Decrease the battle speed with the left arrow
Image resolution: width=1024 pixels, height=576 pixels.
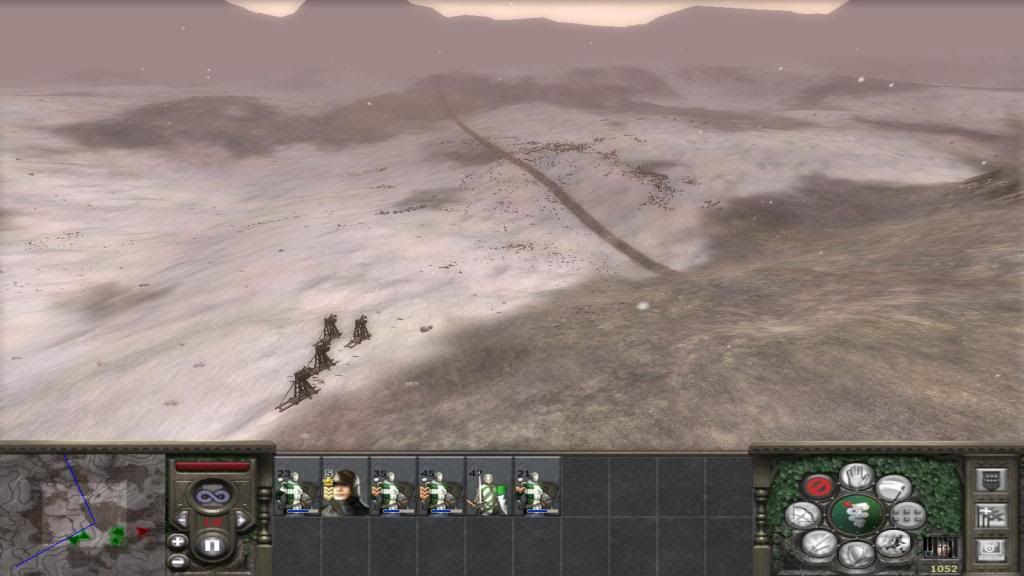click(x=184, y=520)
